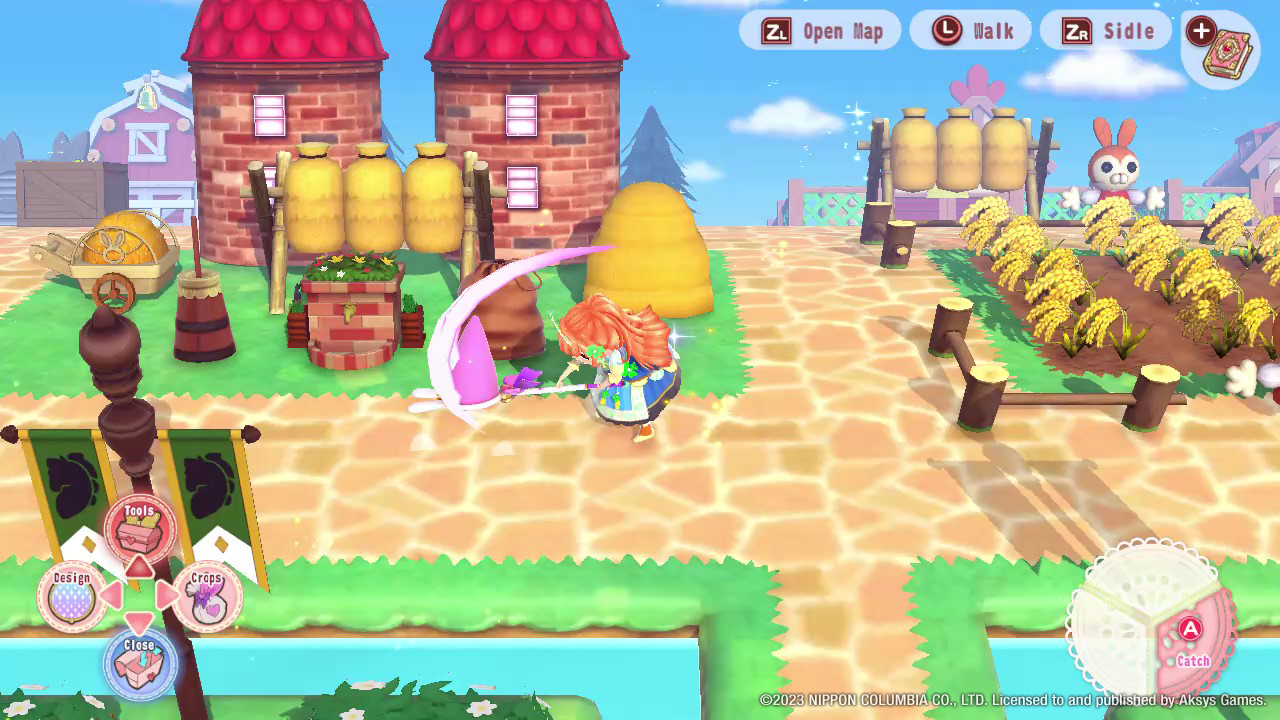The height and width of the screenshot is (720, 1280).
Task: Click the Open Map button
Action: (x=820, y=31)
